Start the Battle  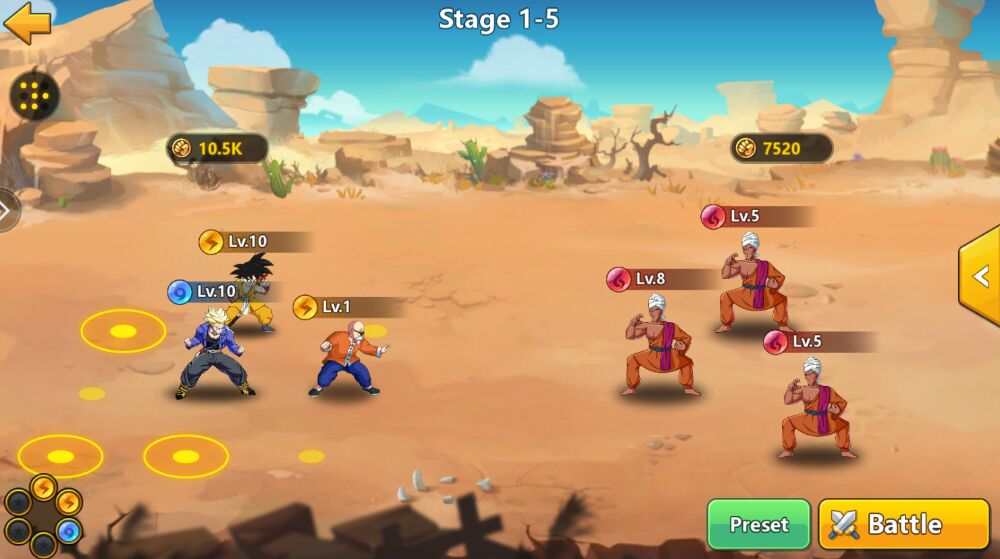(903, 524)
